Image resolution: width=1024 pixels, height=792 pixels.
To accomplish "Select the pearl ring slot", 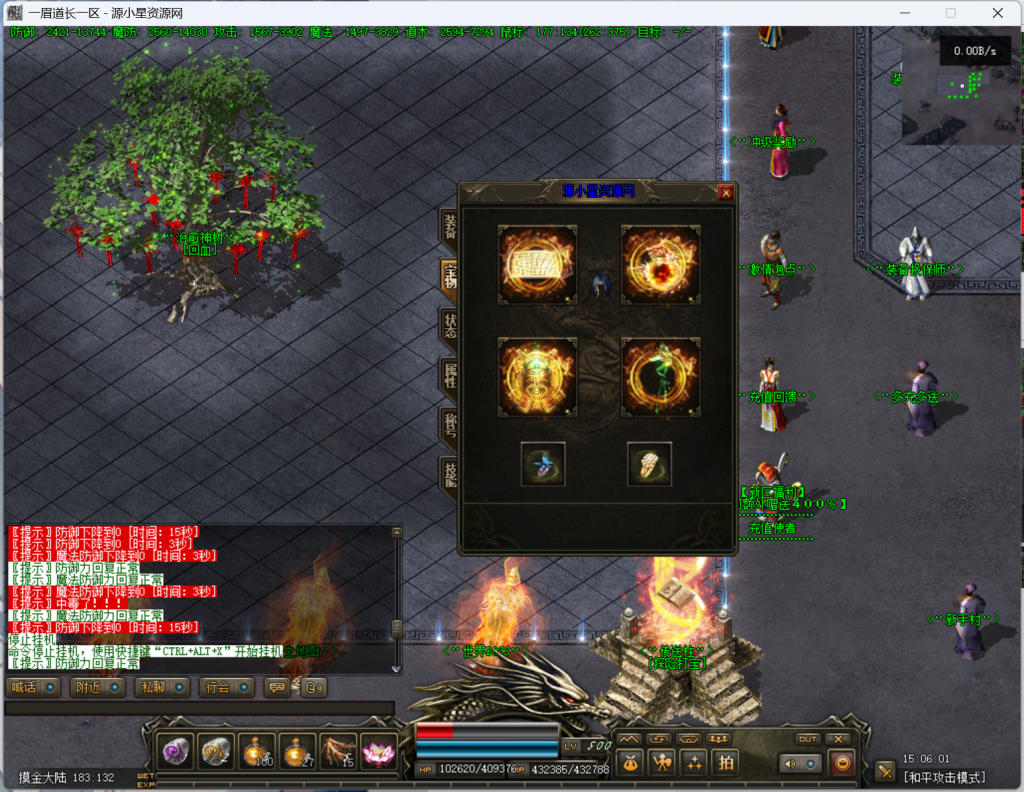I will 649,464.
